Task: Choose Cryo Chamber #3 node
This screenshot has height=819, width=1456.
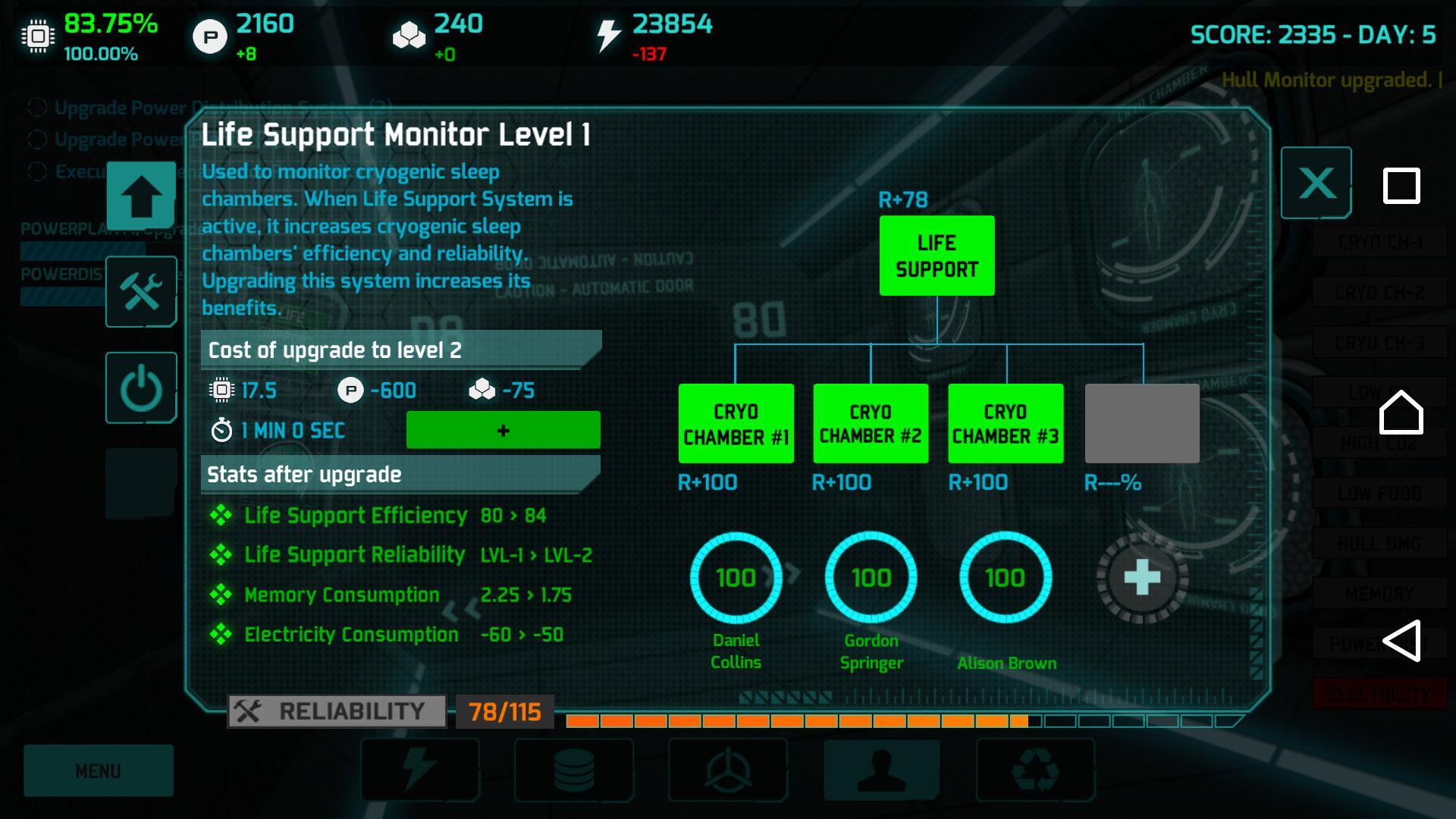Action: point(1006,423)
